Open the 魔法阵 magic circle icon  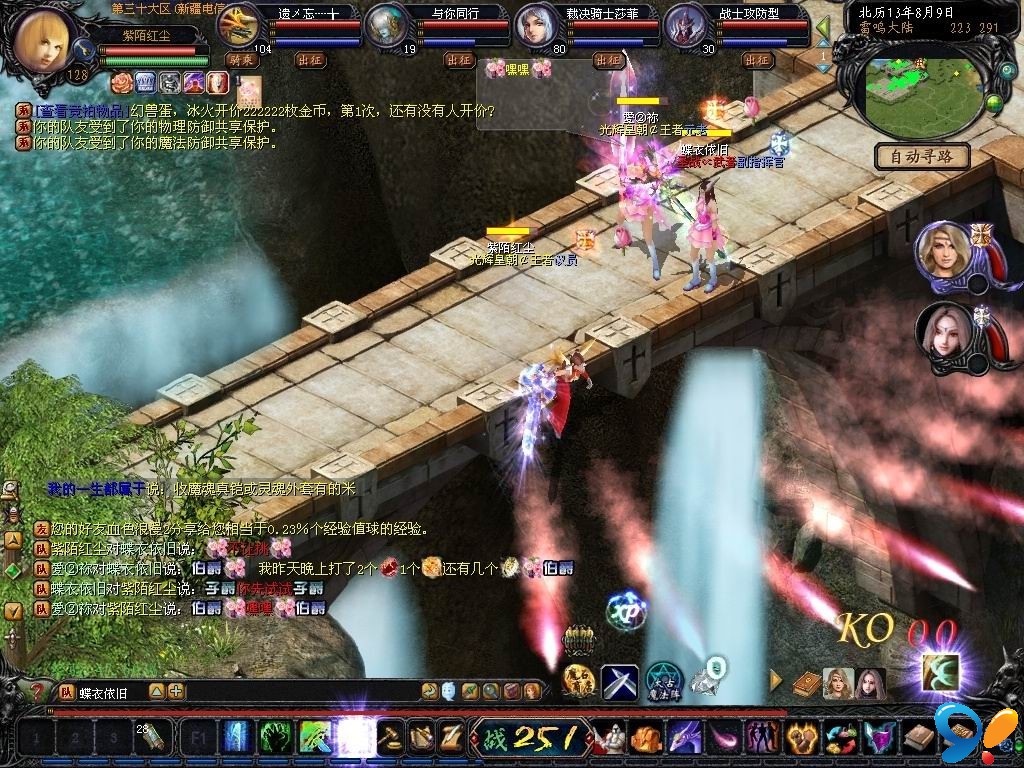coord(663,680)
